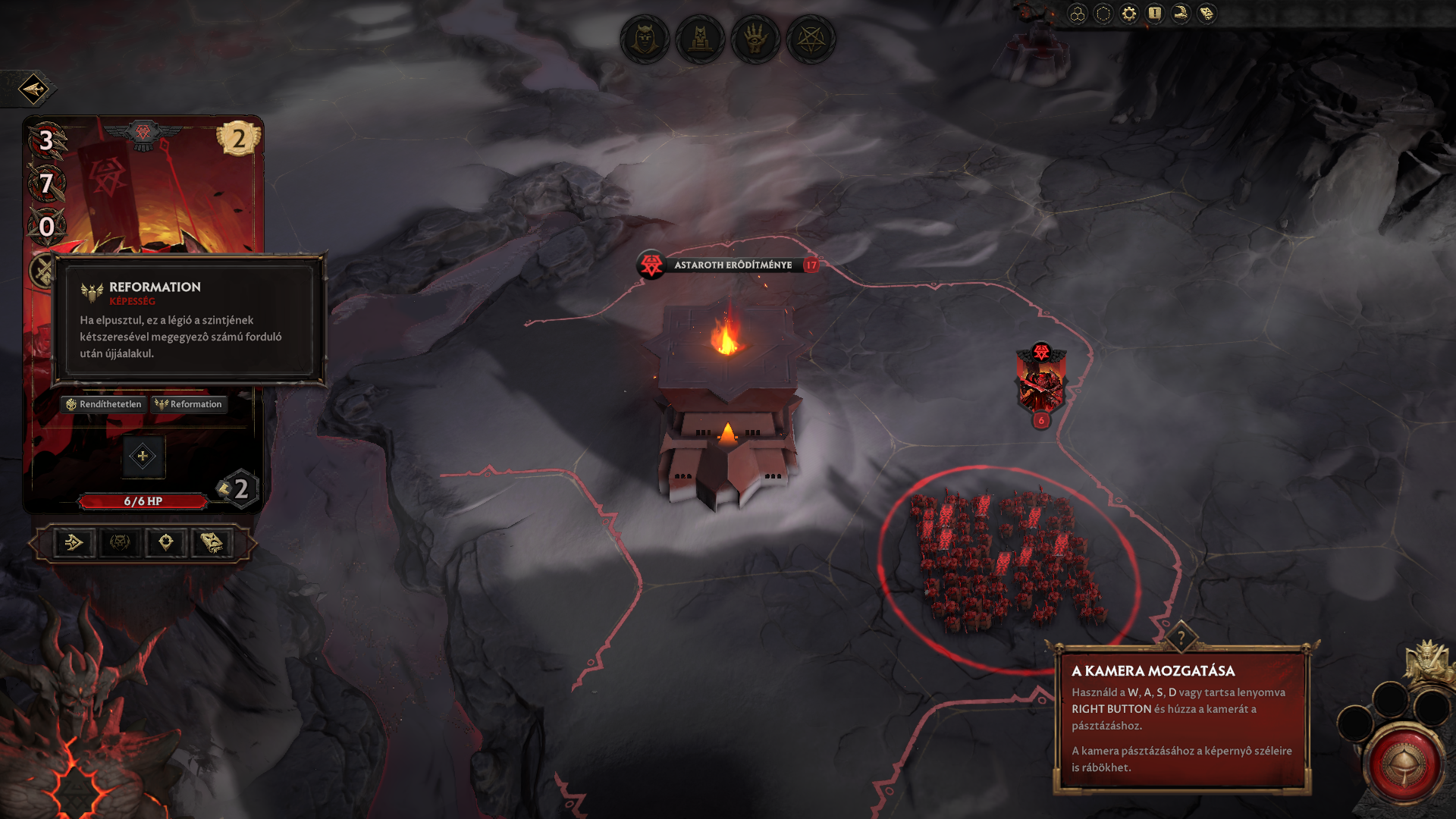Open the exclamation mark notifications

pos(1155,14)
